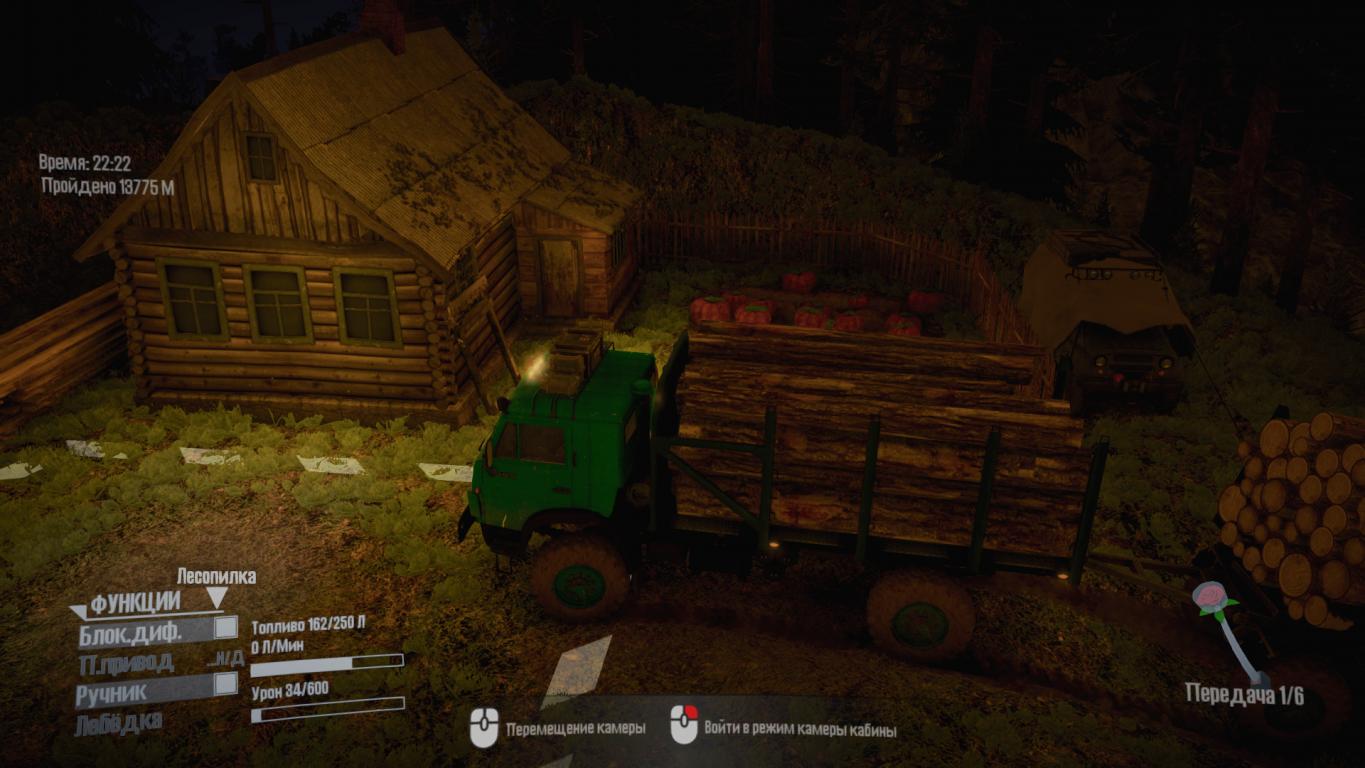The image size is (1365, 768).
Task: Click the ФУНКЦИИ functions panel header
Action: 135,603
